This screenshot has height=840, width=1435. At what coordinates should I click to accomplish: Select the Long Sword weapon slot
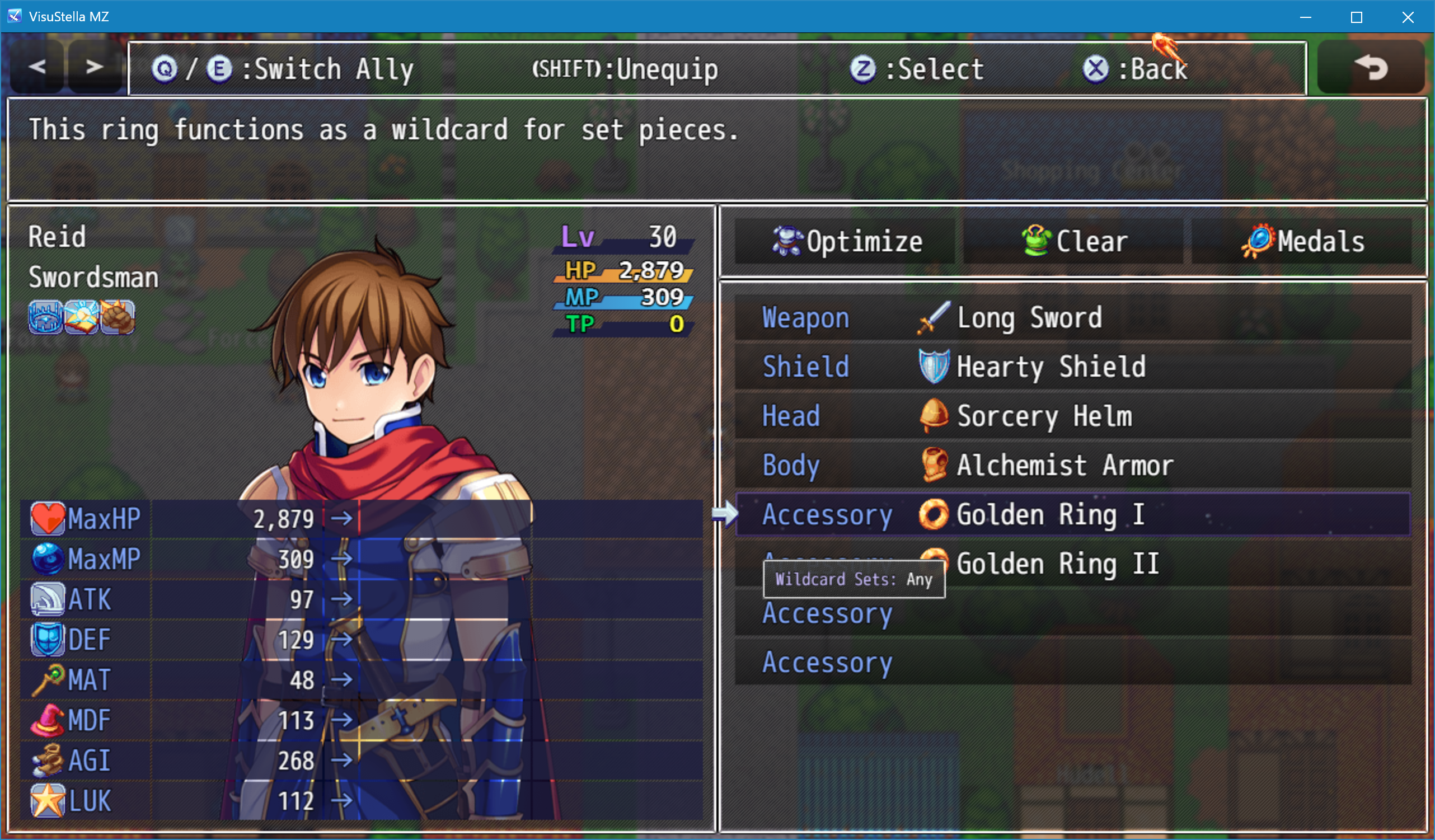[1073, 318]
